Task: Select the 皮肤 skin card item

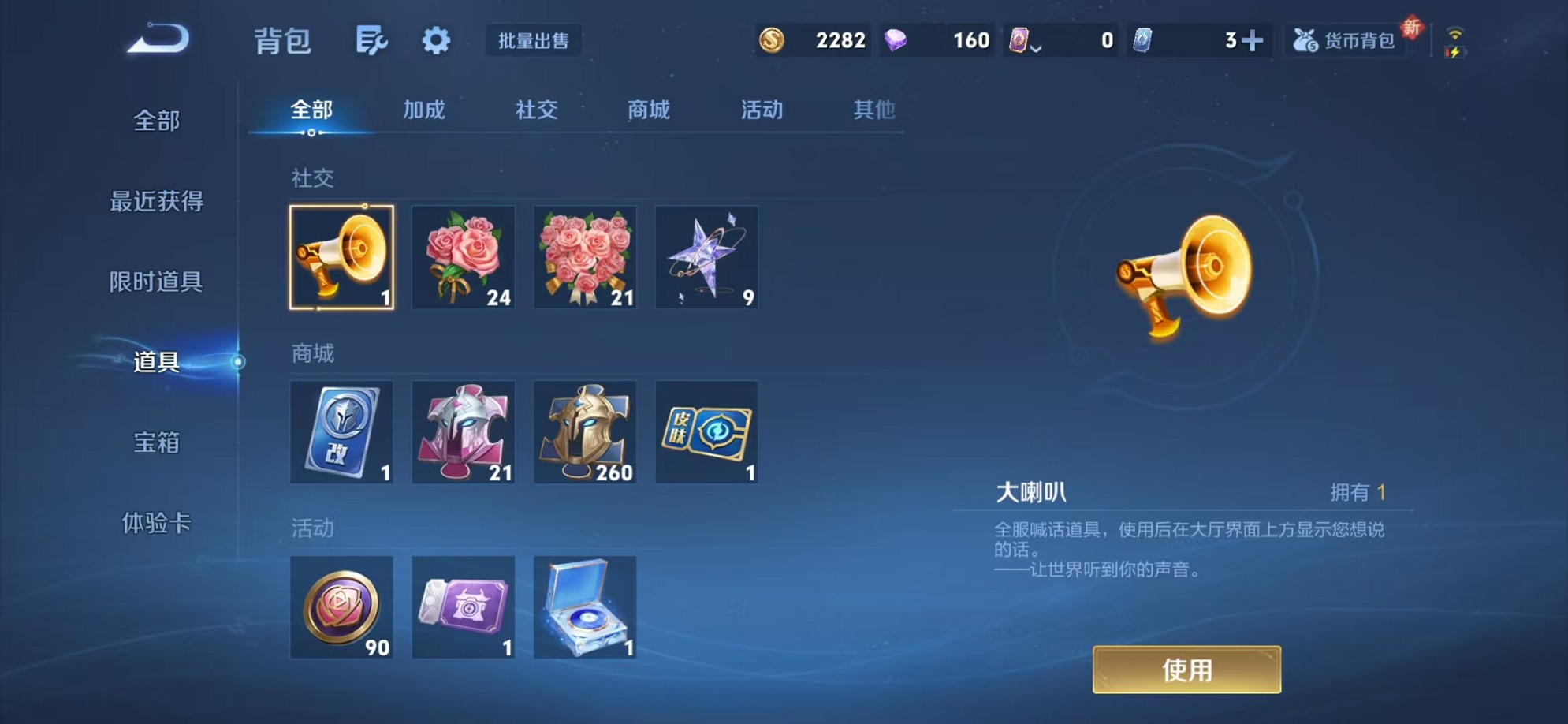Action: coord(706,432)
